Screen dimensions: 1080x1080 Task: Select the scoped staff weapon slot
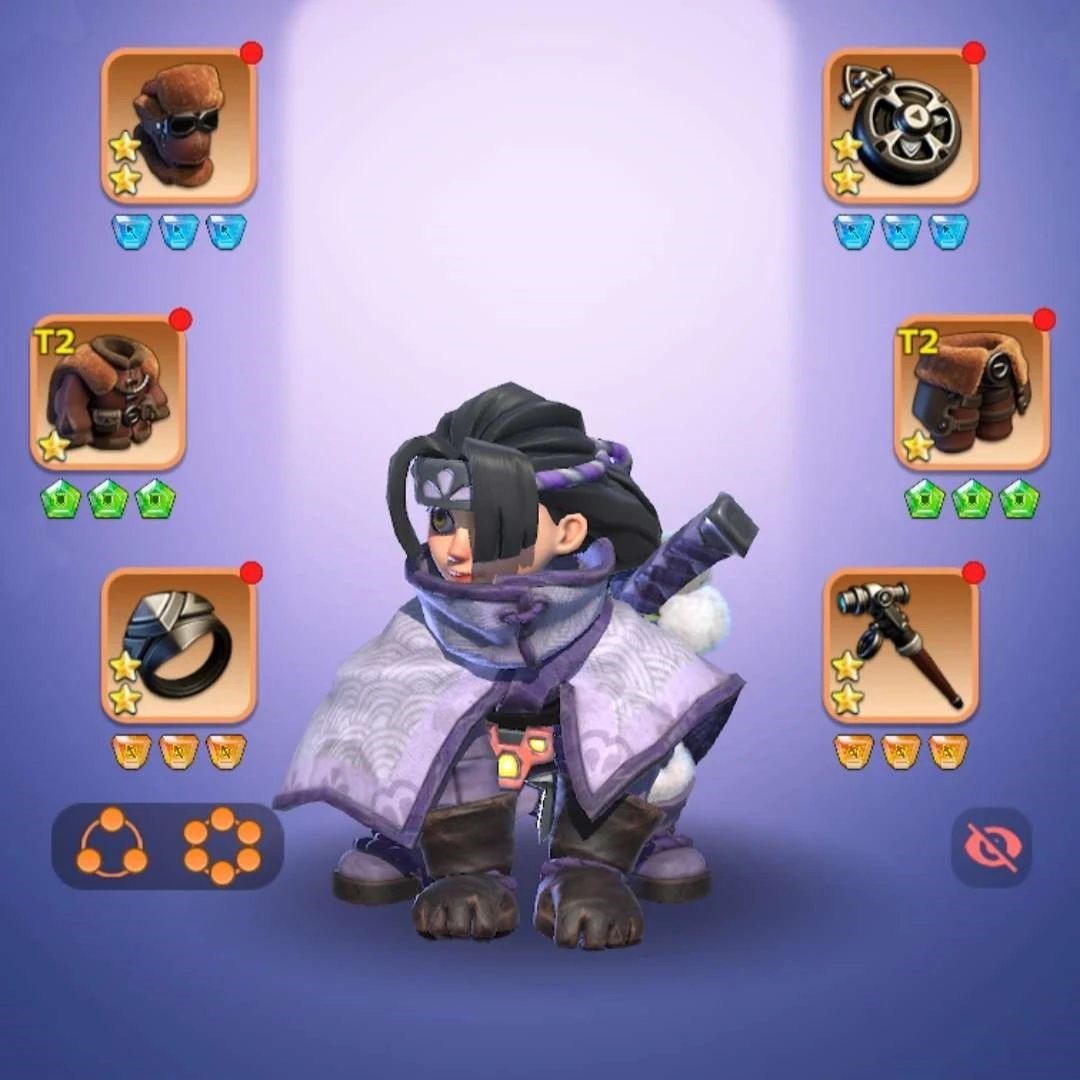(x=901, y=645)
